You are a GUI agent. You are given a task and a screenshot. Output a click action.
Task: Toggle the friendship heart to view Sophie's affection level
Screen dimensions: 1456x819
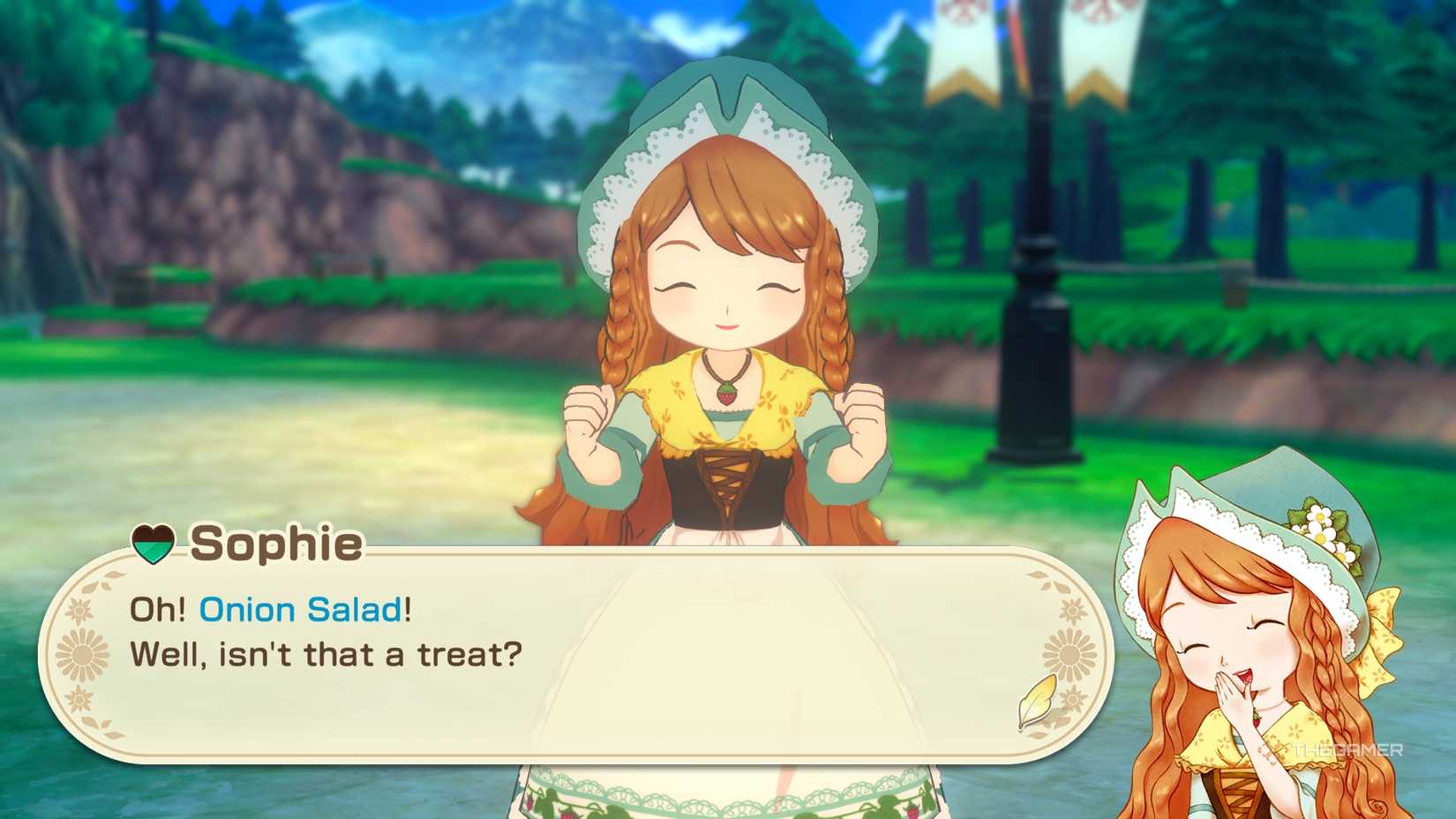point(154,544)
